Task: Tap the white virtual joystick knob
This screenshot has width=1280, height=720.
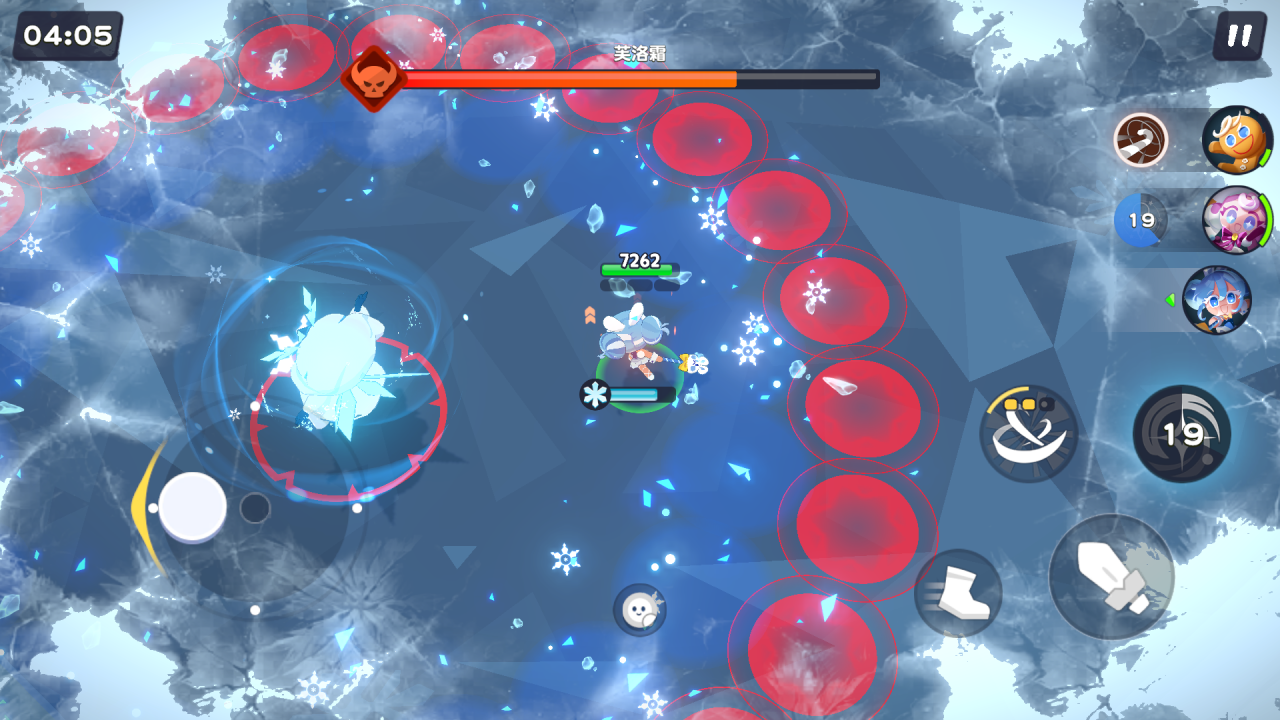Action: (x=192, y=507)
